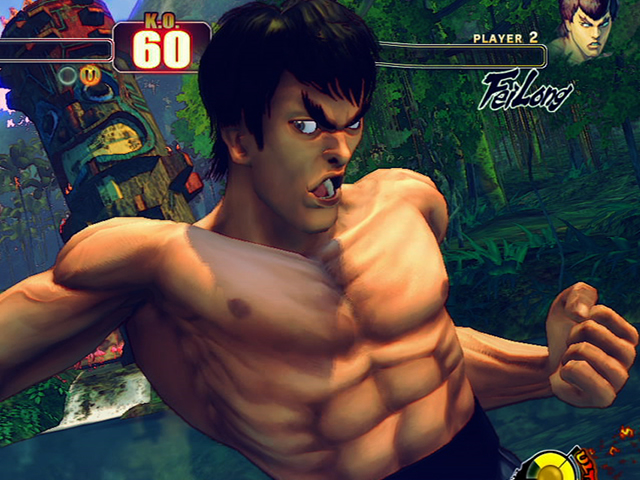
Task: Select the round victory marker icons
Action: 77,75
